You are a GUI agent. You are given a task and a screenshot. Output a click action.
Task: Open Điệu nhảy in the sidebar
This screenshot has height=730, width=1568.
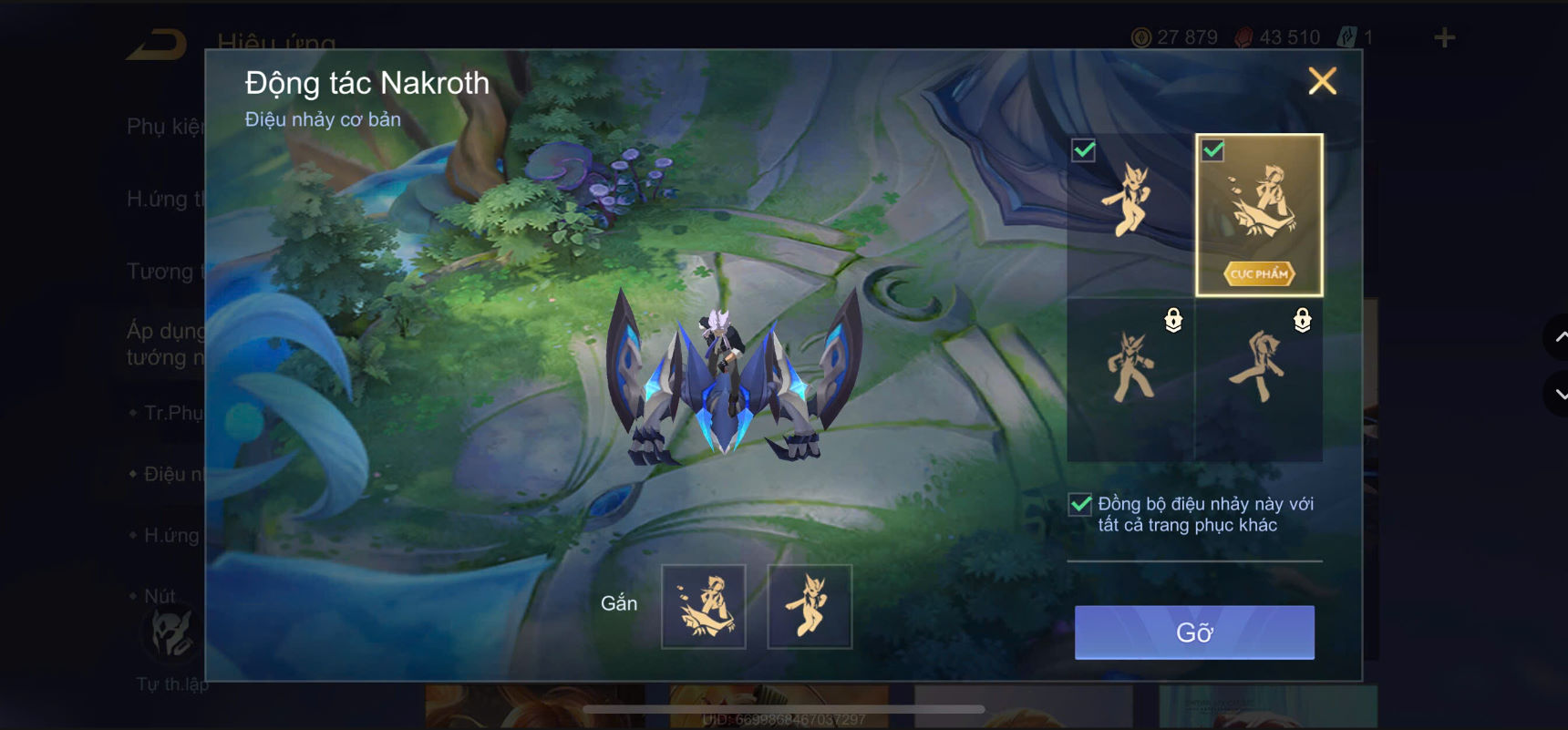pyautogui.click(x=169, y=473)
